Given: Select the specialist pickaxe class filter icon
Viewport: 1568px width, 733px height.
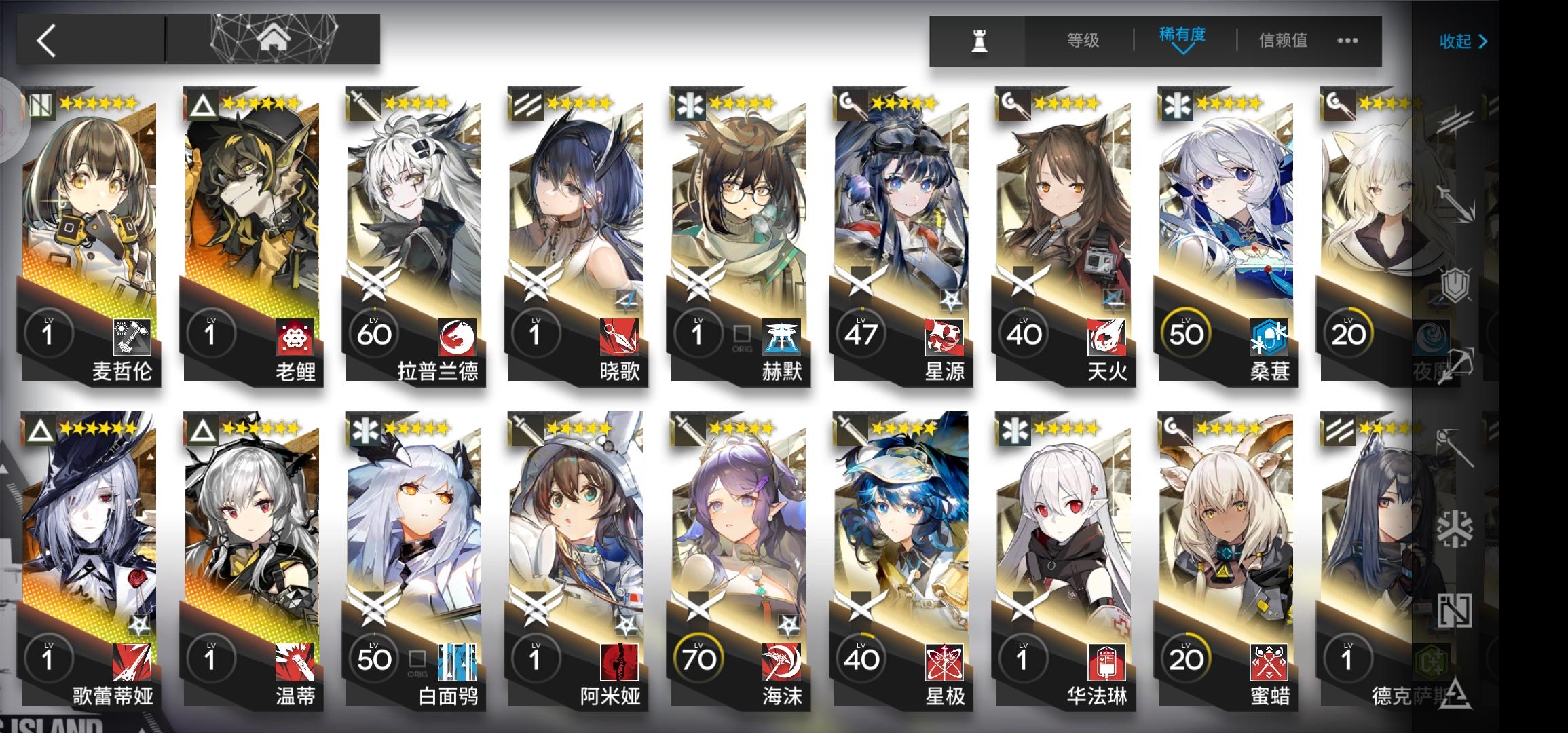Looking at the screenshot, I should click(1457, 364).
